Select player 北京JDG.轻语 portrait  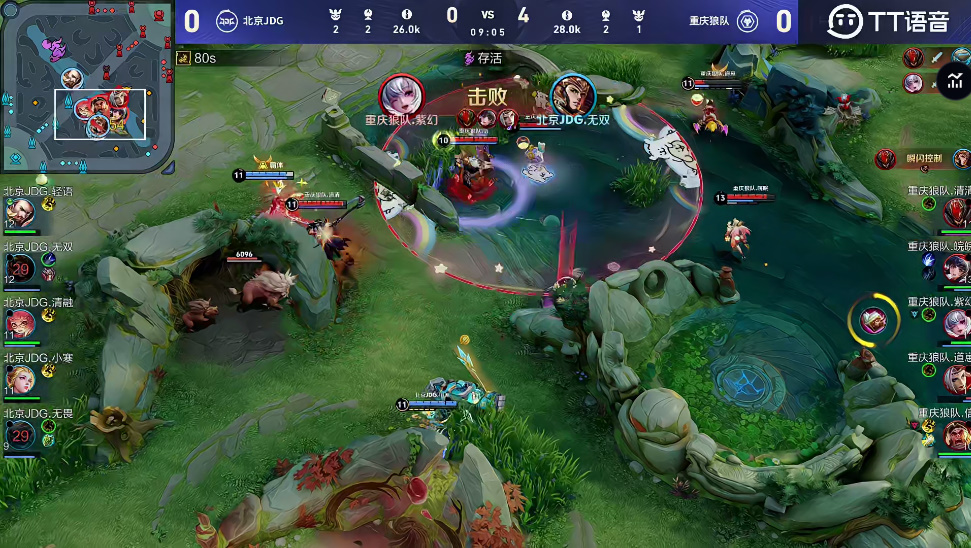(19, 212)
